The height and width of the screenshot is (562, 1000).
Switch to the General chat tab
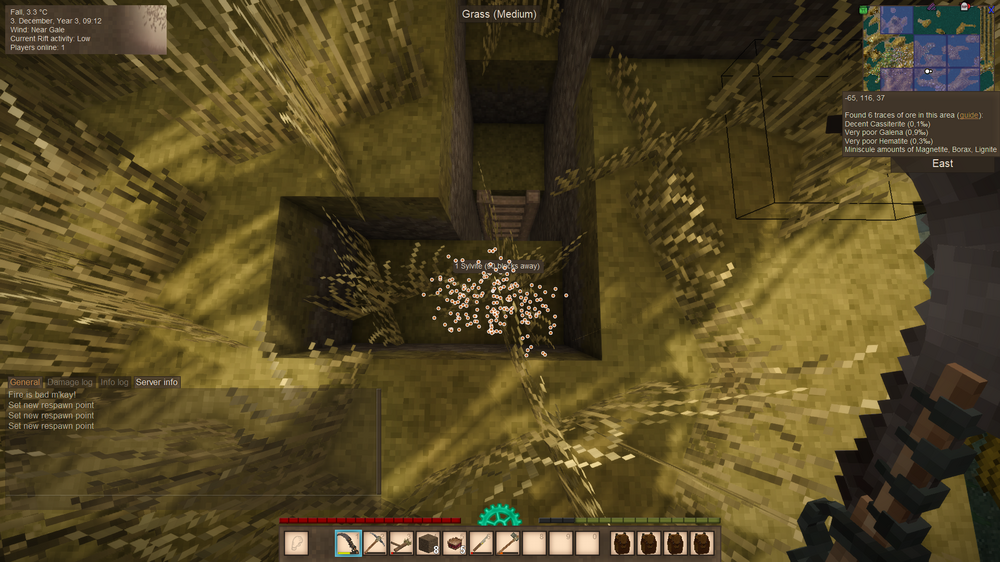click(x=25, y=382)
